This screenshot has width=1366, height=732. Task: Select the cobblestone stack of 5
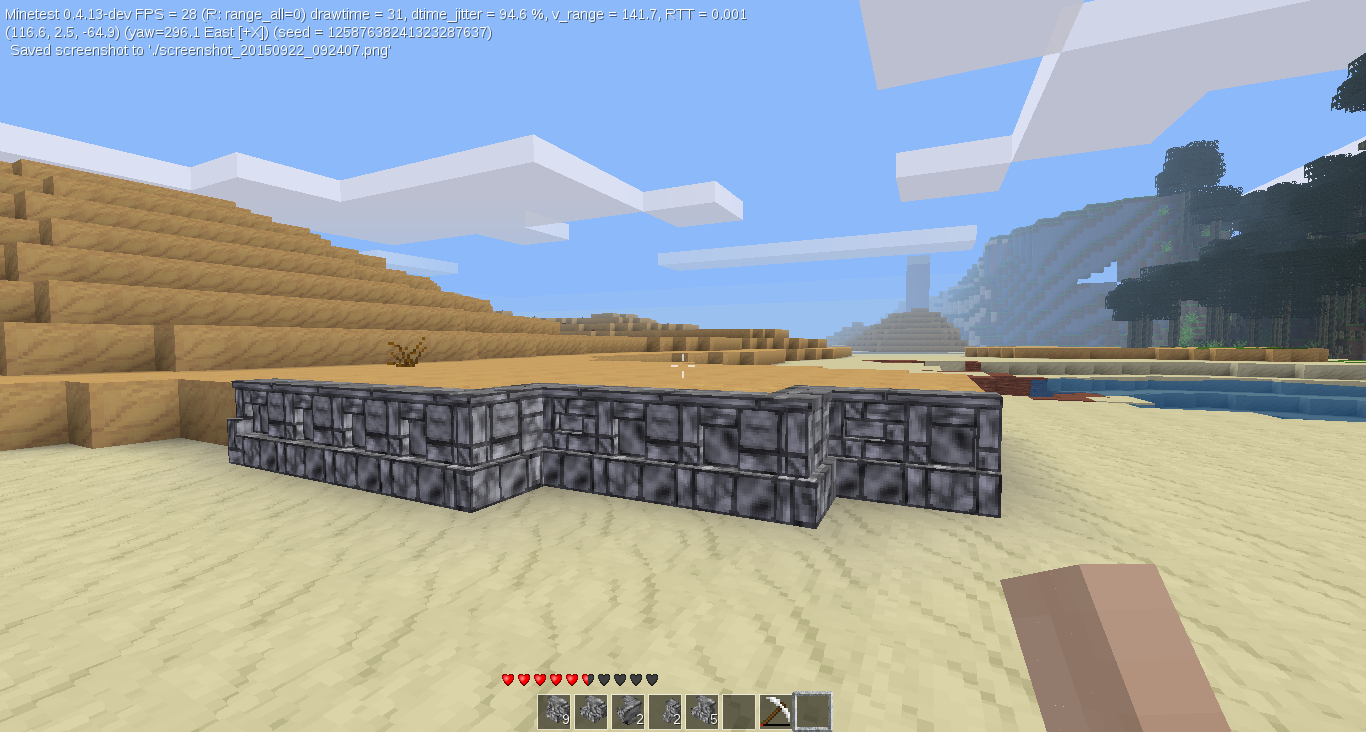(x=702, y=710)
